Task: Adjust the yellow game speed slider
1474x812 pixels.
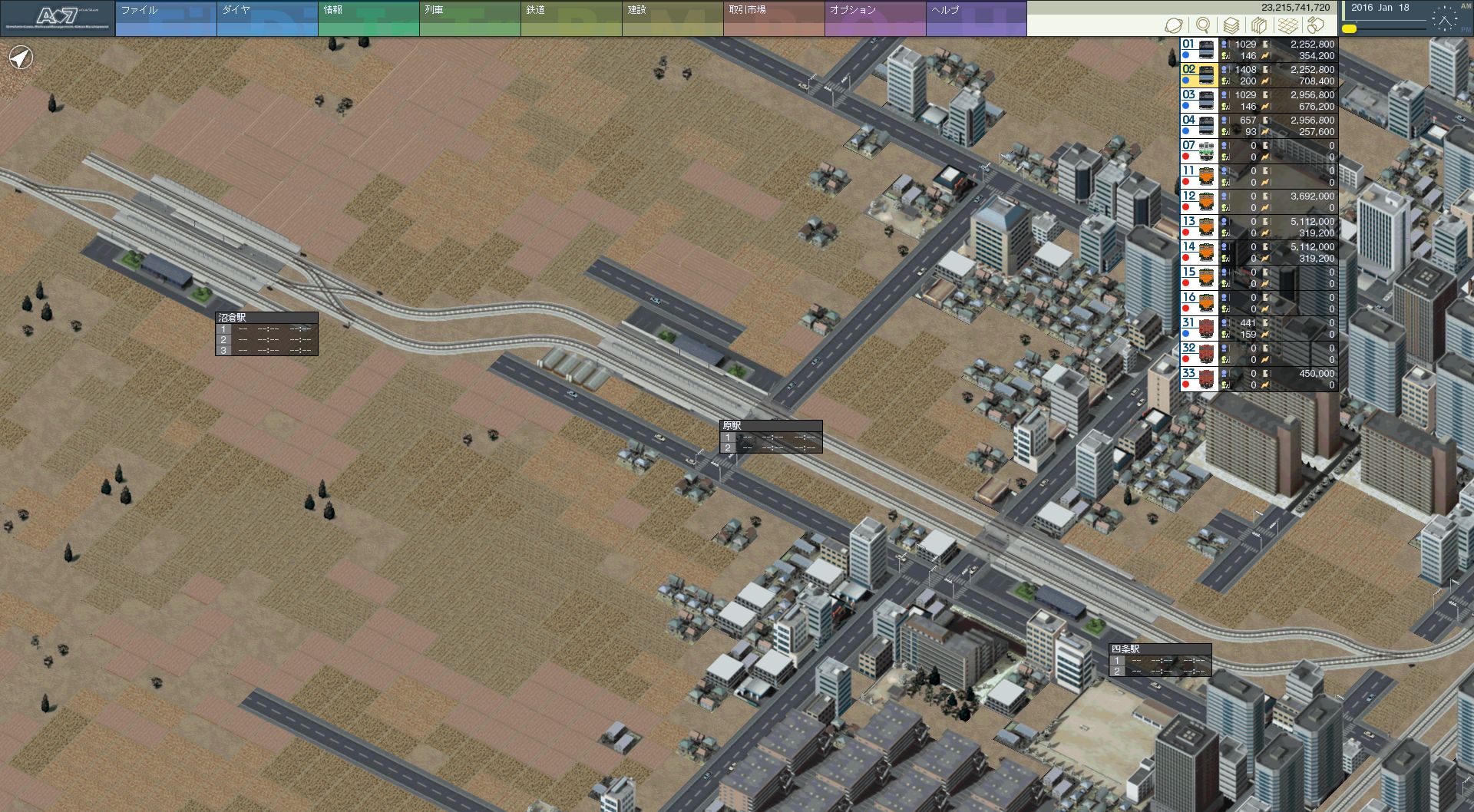Action: (x=1349, y=29)
